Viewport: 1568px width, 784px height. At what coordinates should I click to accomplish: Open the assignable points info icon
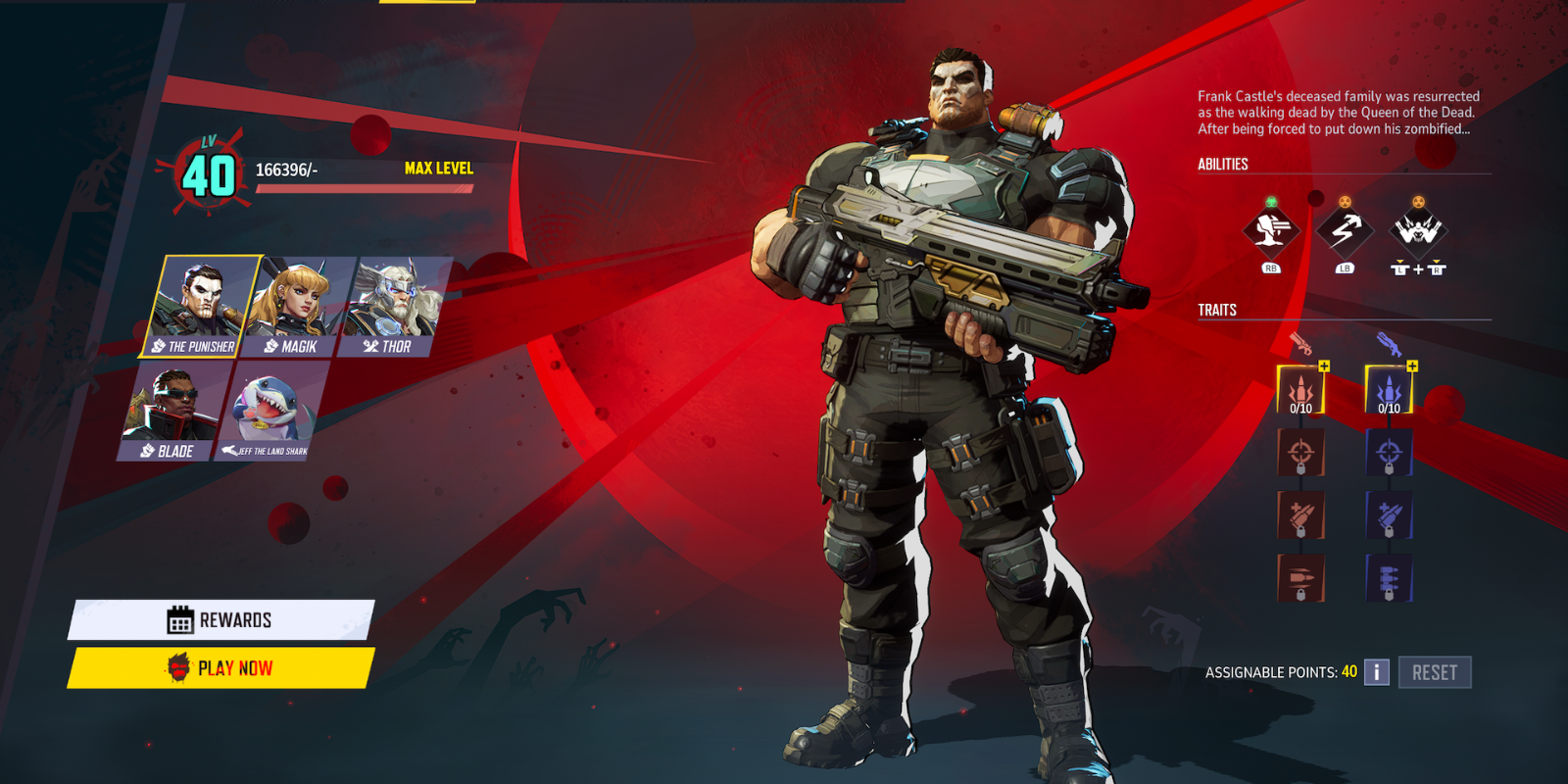(x=1377, y=671)
